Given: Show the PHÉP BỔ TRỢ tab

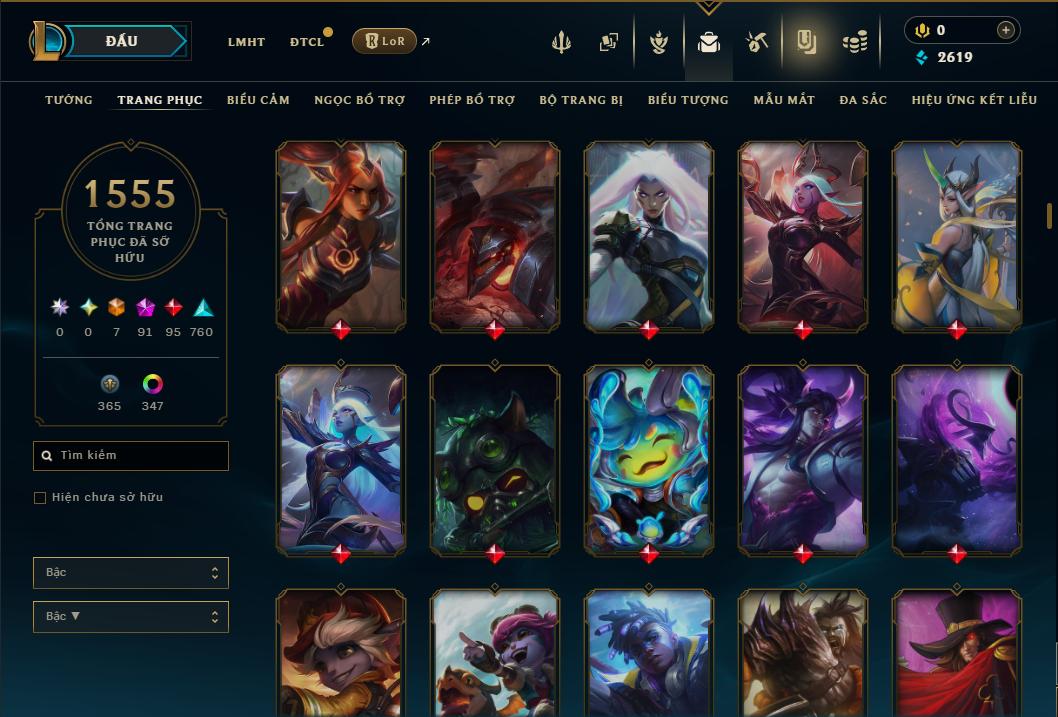Looking at the screenshot, I should (472, 100).
